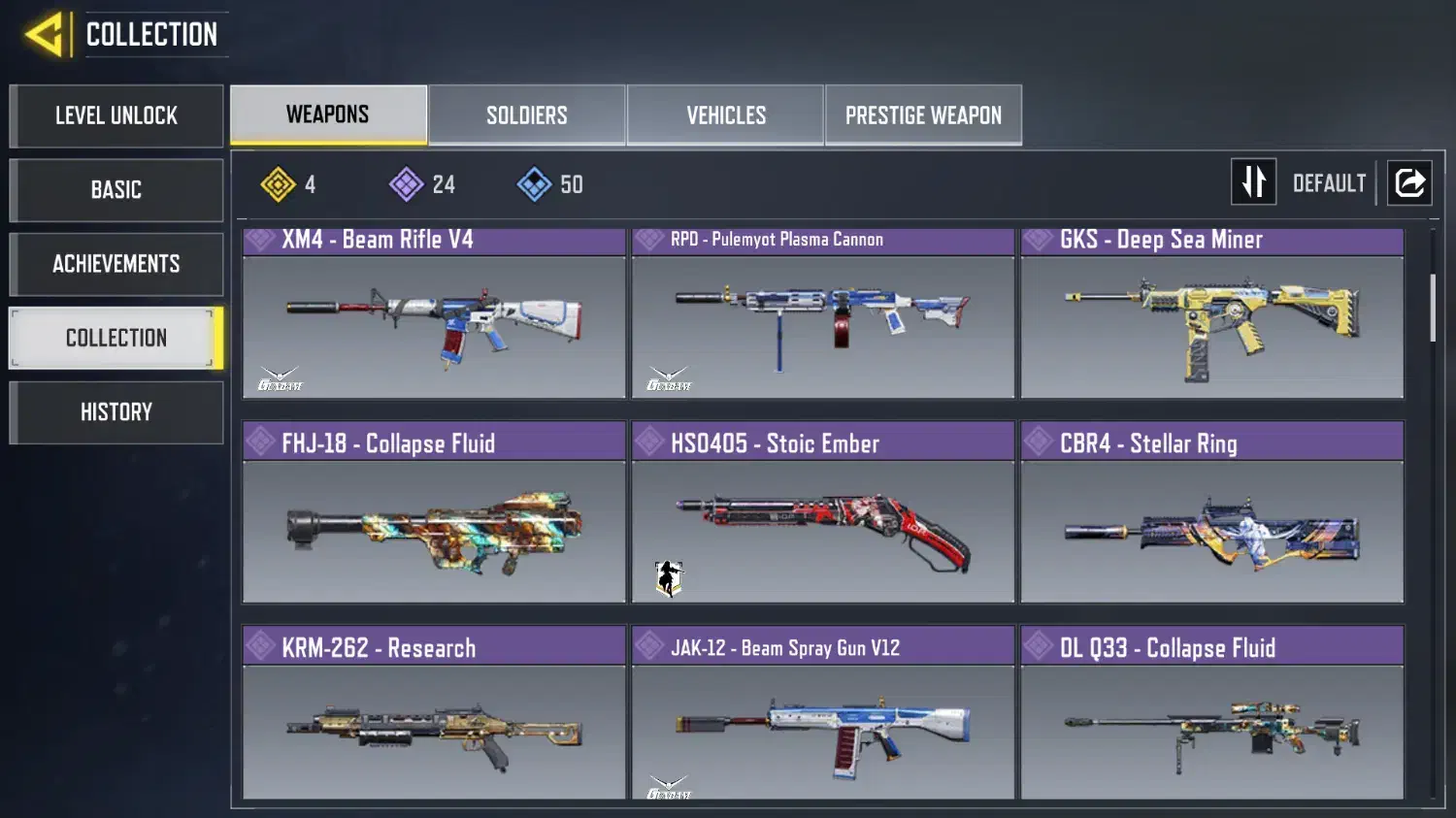
Task: Open the CBR4 - Stellar Ring card
Action: coord(1212,514)
